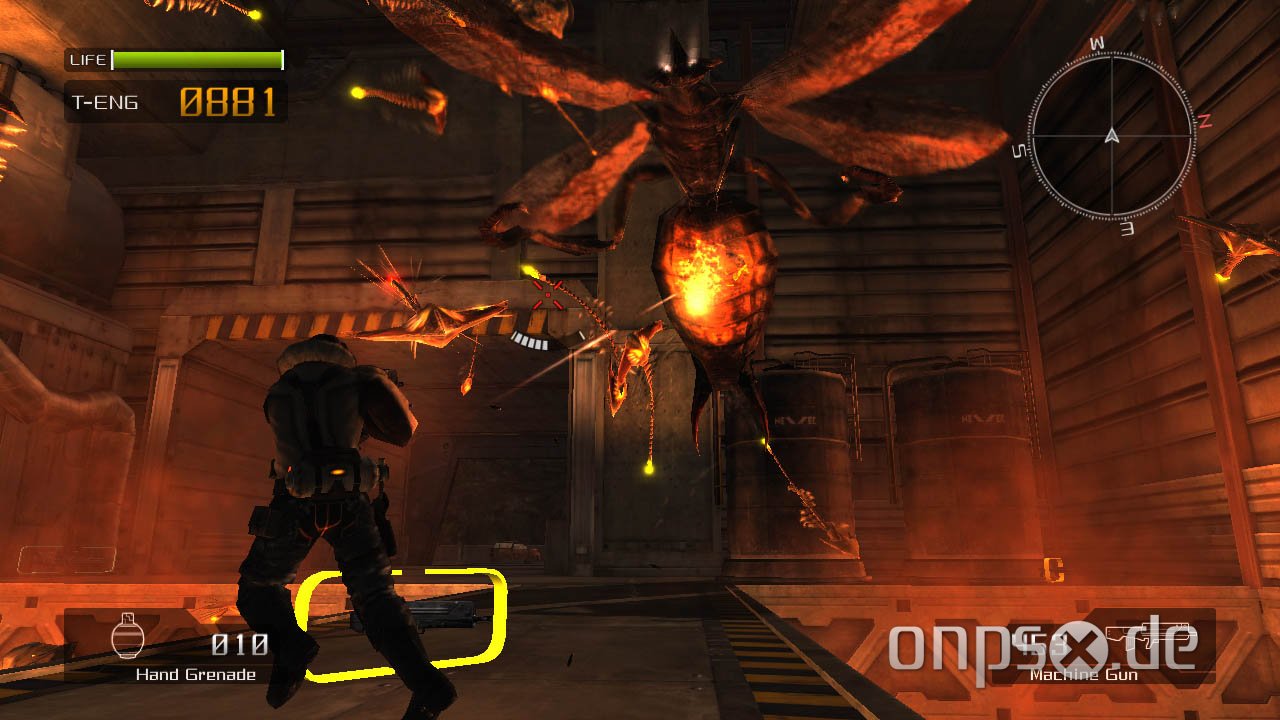Select the hand grenade icon
The width and height of the screenshot is (1280, 720).
coord(130,636)
